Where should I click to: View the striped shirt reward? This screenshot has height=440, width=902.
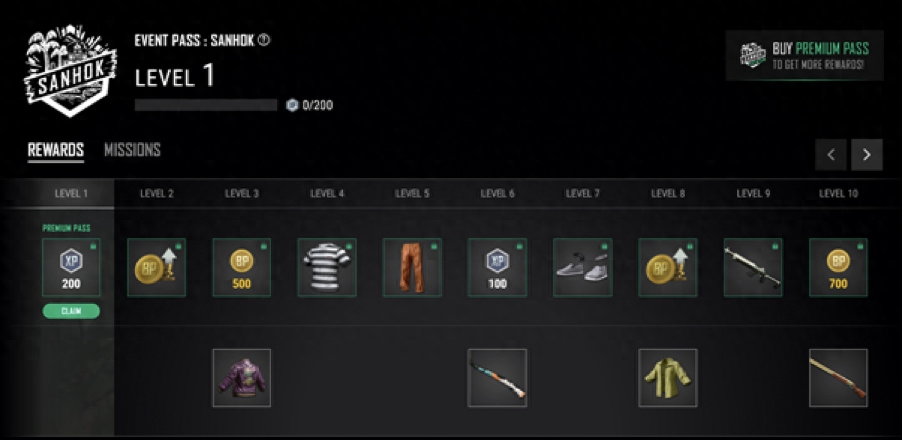click(x=327, y=267)
